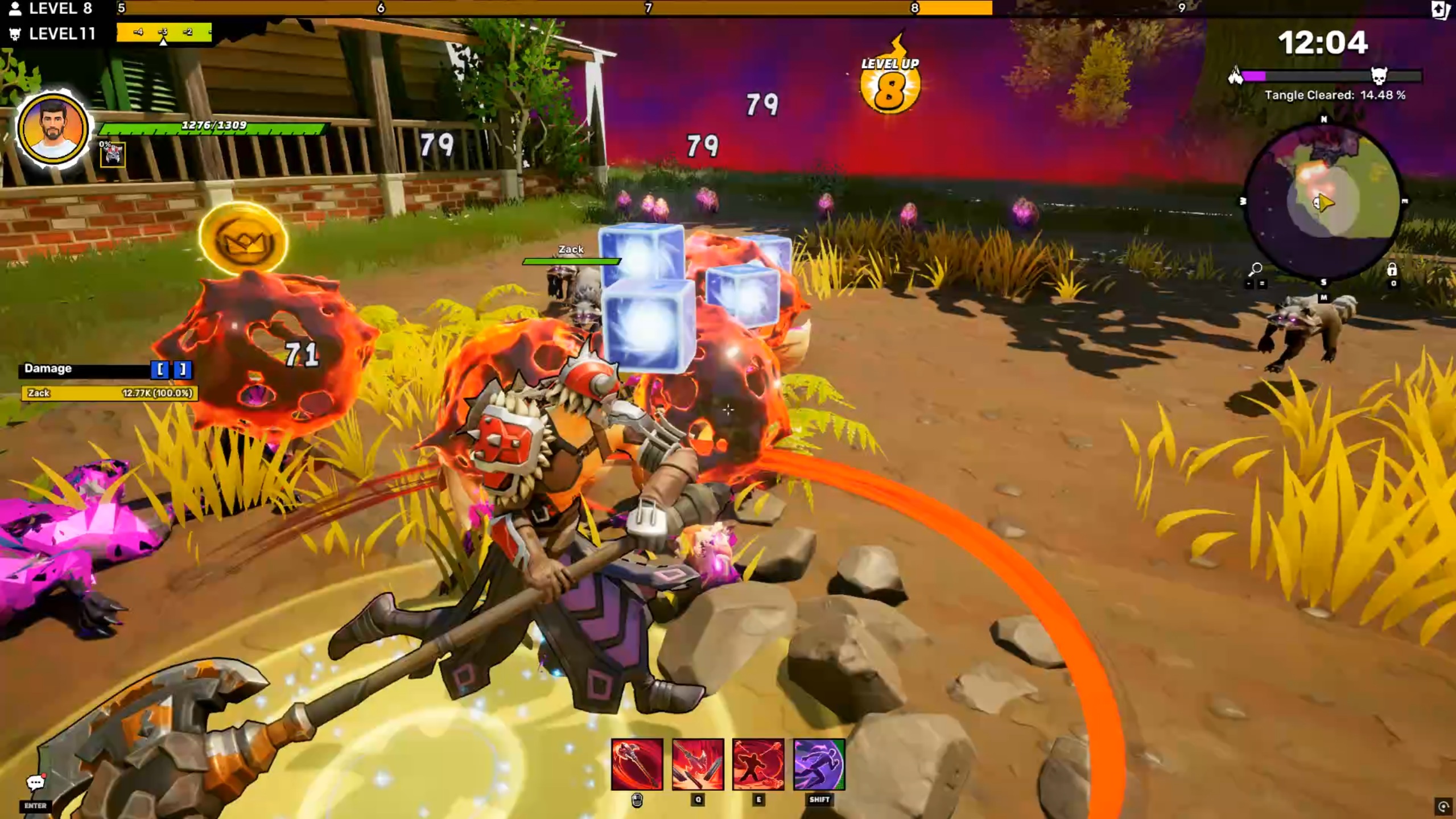Switch damage meter with left bracket button
Screen dimensions: 1456x819
pos(160,369)
